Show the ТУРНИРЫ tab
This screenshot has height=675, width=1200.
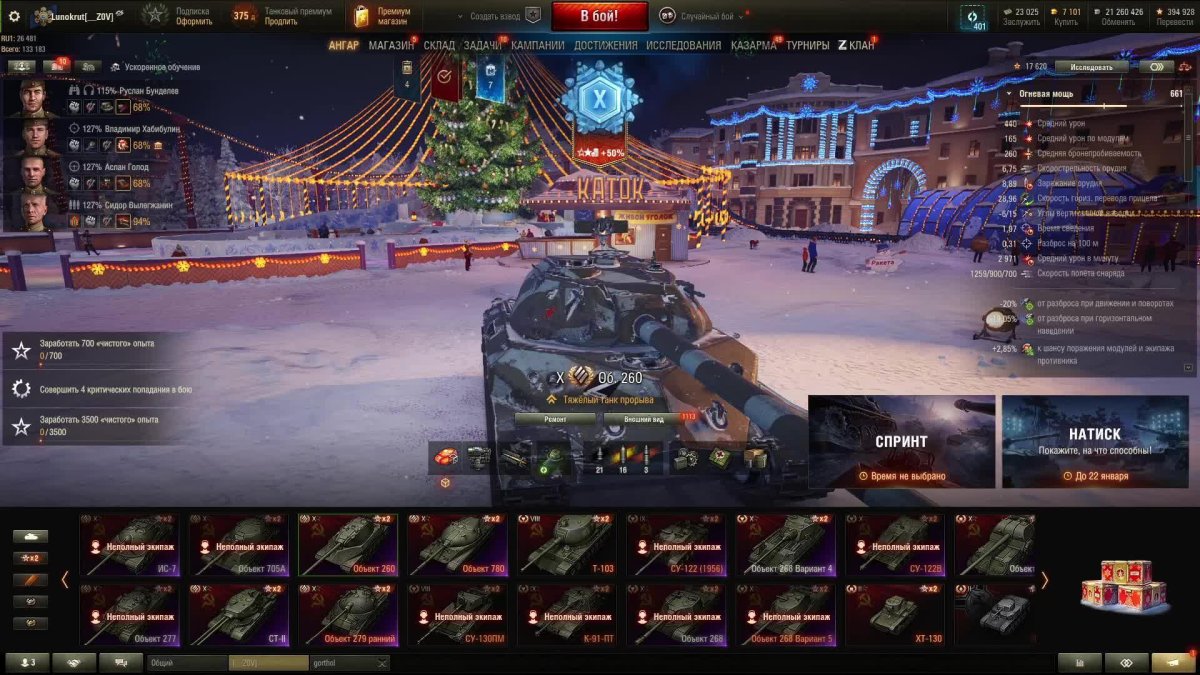[x=807, y=45]
